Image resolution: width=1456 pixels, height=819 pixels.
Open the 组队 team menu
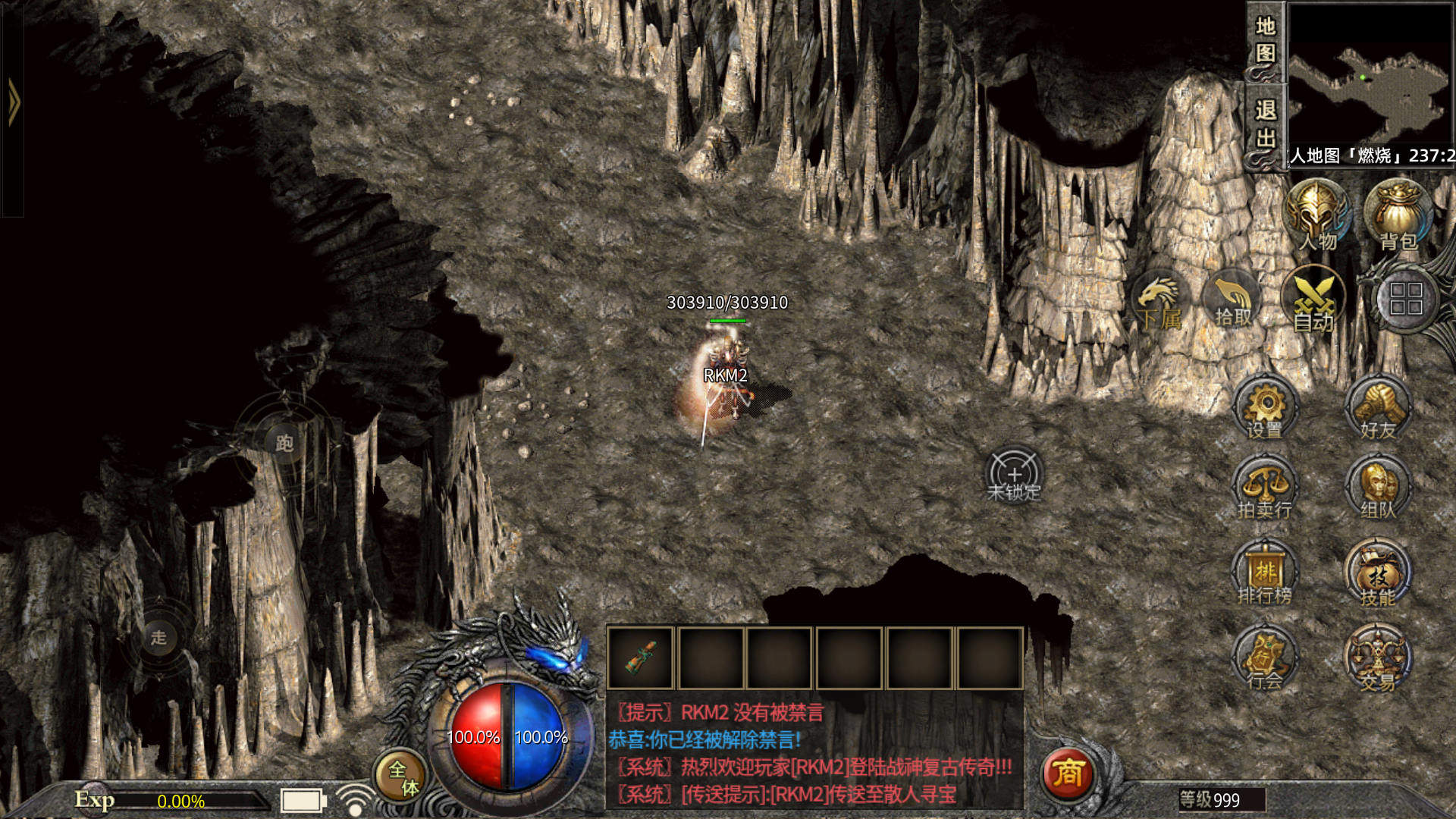point(1378,489)
